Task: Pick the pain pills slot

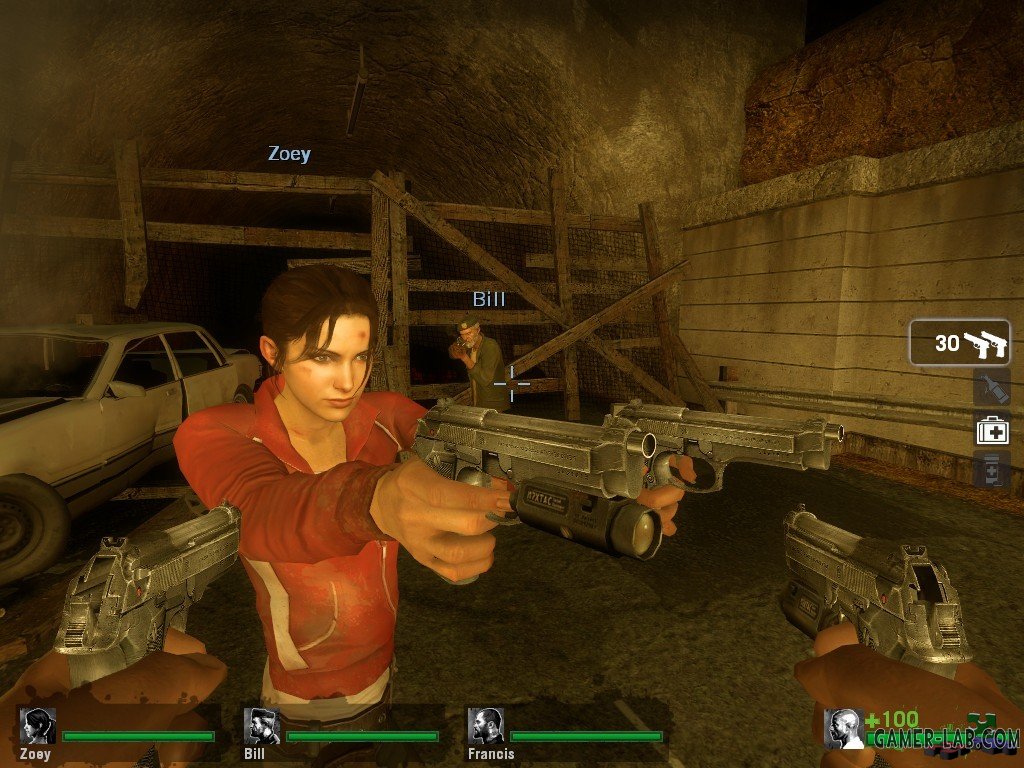Action: (x=992, y=469)
